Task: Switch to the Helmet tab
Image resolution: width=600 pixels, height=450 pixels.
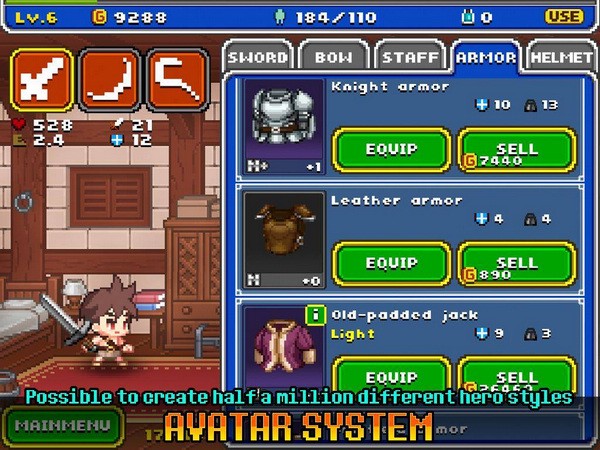Action: (x=563, y=57)
